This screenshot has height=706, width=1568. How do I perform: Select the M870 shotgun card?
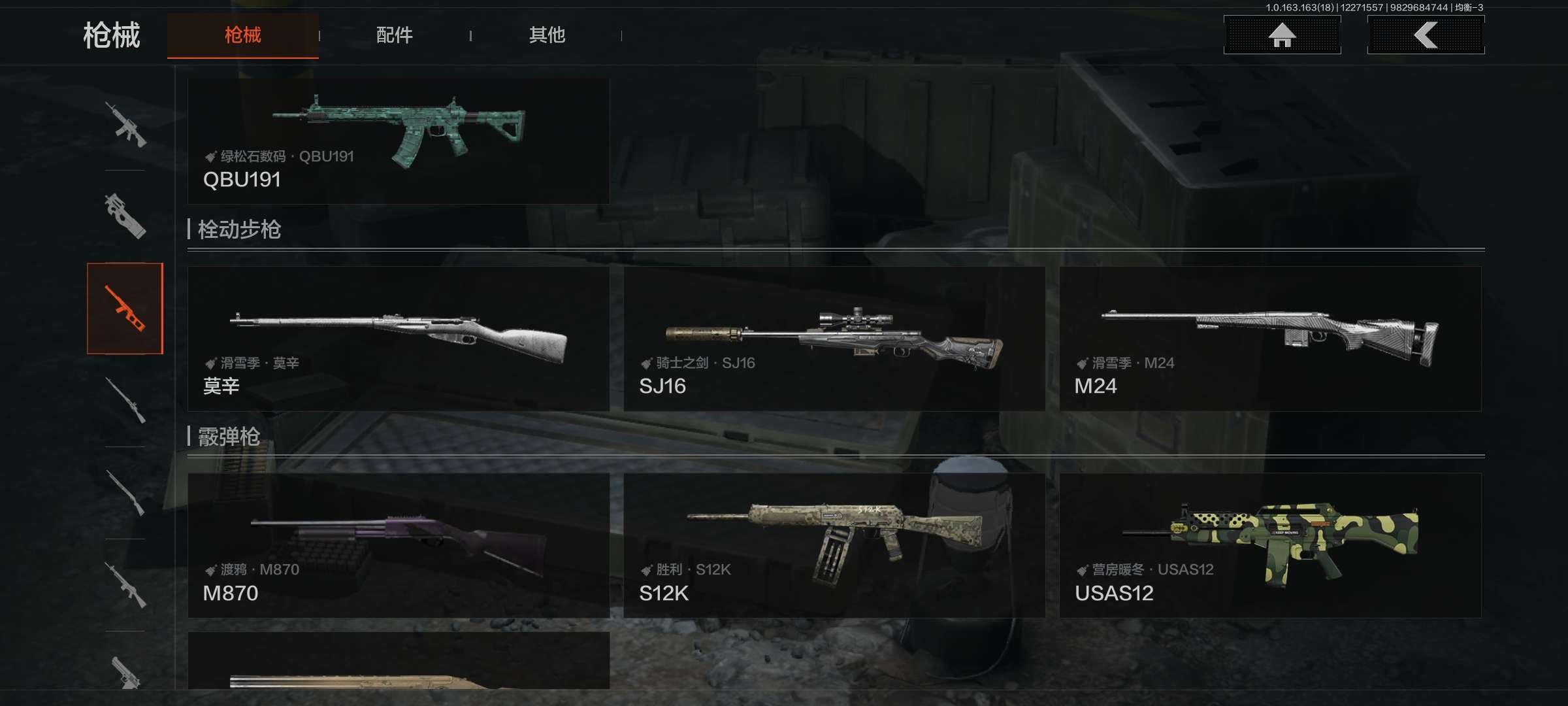point(399,545)
